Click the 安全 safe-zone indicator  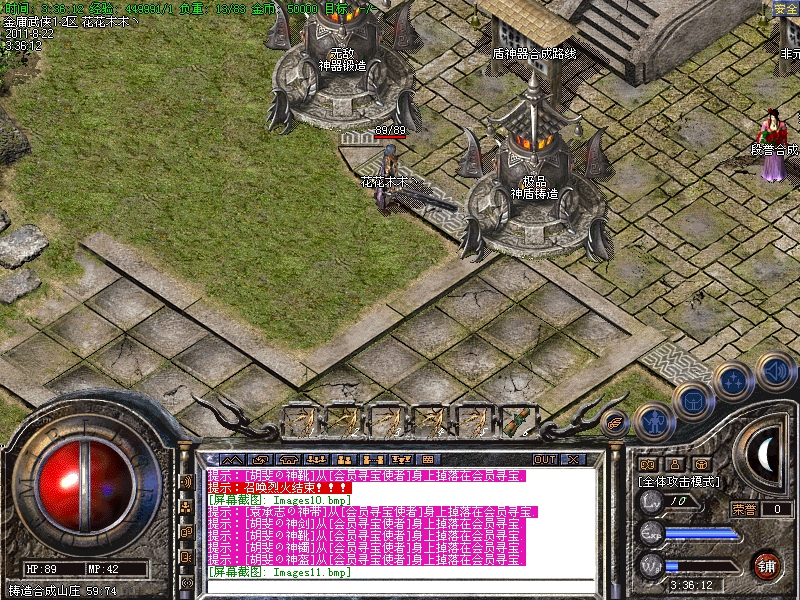pyautogui.click(x=786, y=9)
